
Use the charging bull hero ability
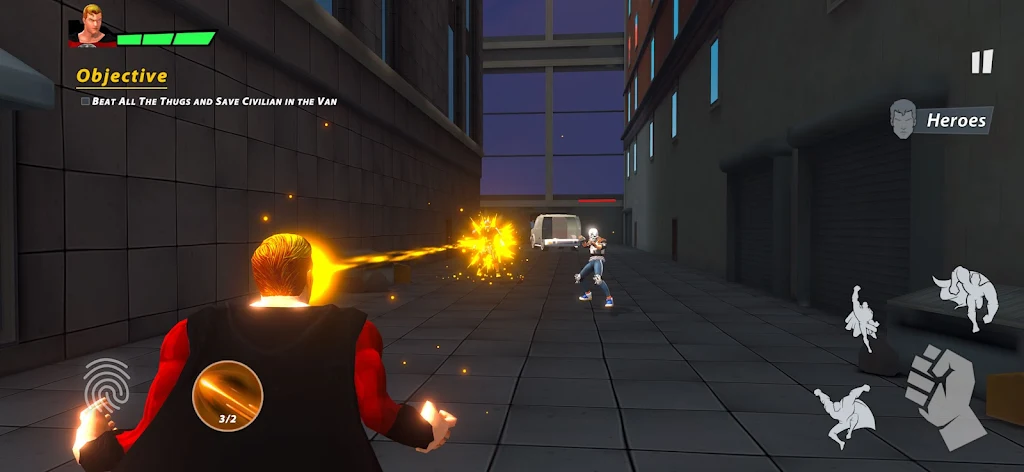(966, 297)
